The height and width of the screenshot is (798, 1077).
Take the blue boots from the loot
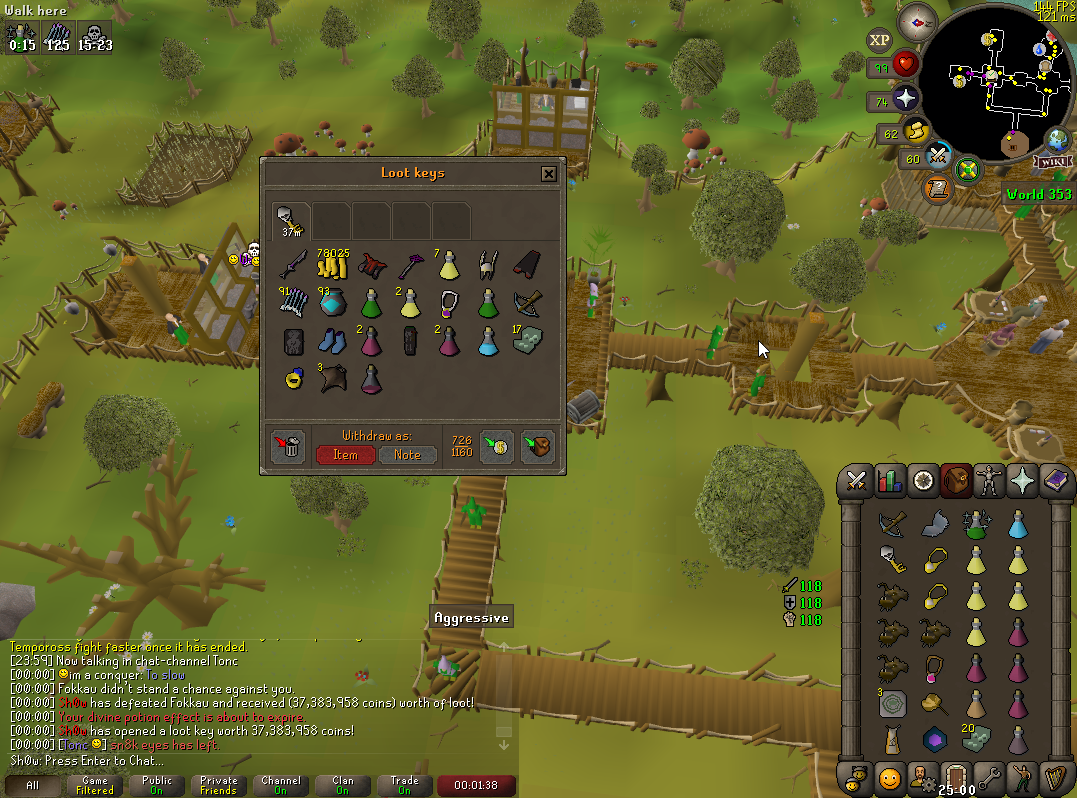click(x=331, y=341)
